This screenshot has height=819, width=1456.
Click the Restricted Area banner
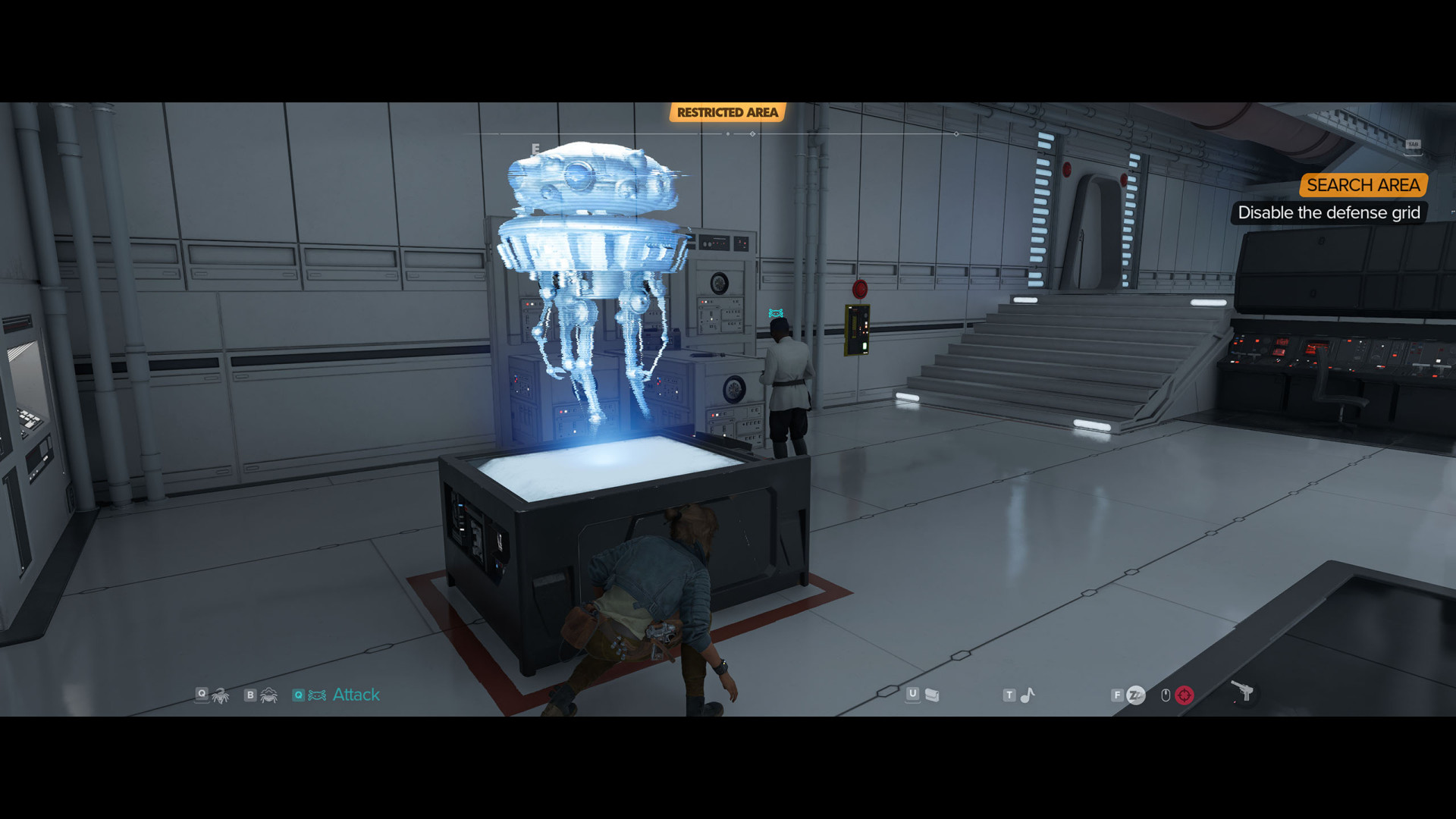[x=727, y=112]
